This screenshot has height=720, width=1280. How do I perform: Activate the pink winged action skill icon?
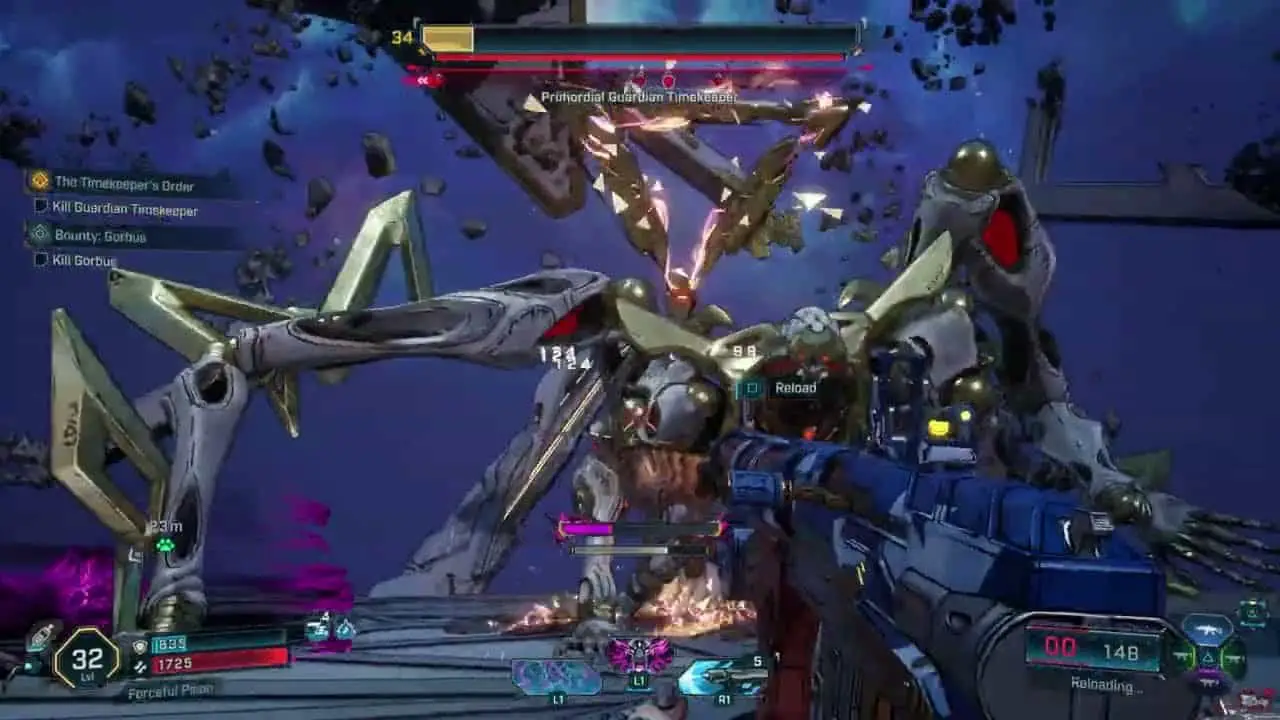pyautogui.click(x=639, y=655)
